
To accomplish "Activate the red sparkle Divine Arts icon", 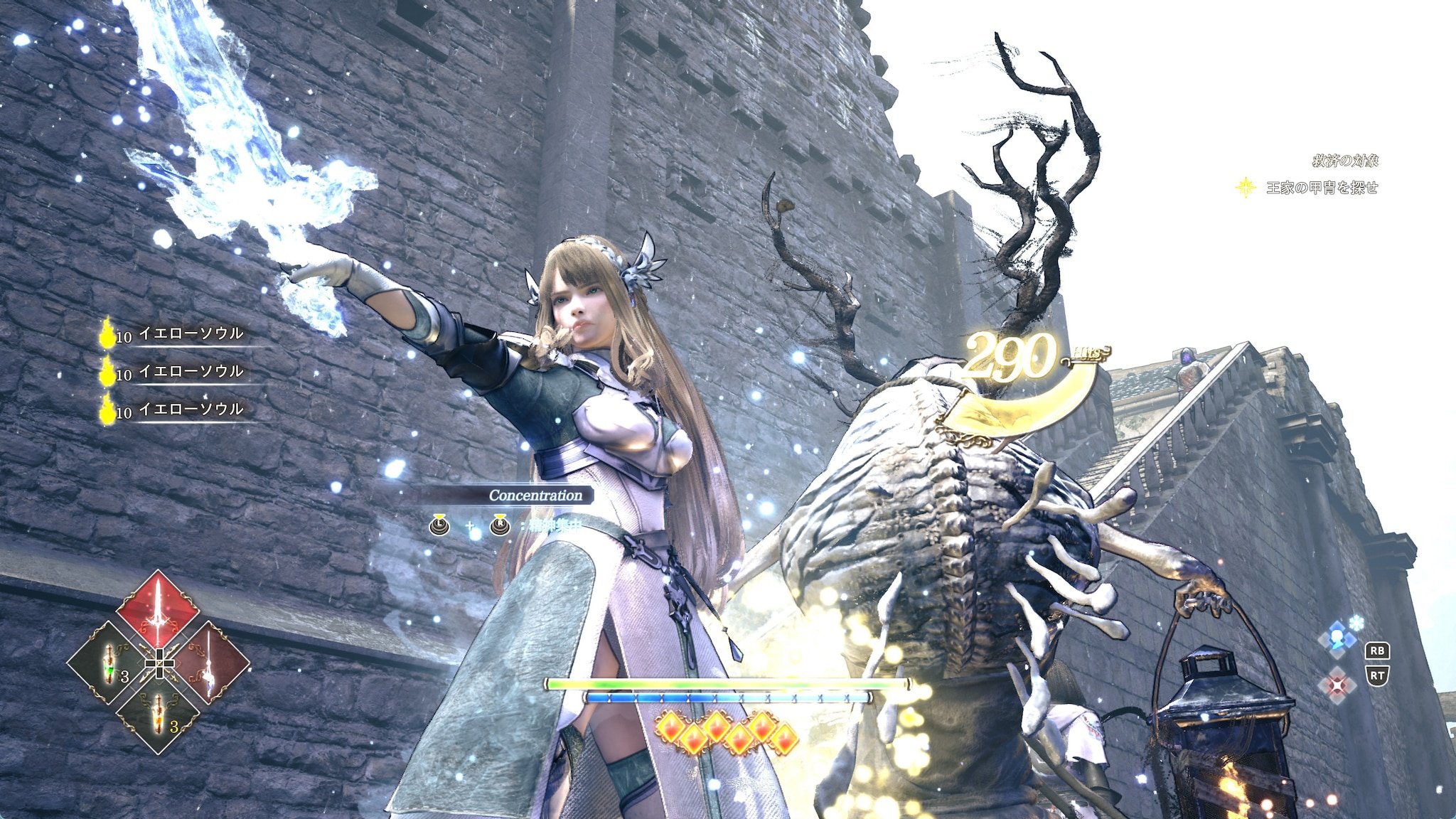I will coord(1337,685).
